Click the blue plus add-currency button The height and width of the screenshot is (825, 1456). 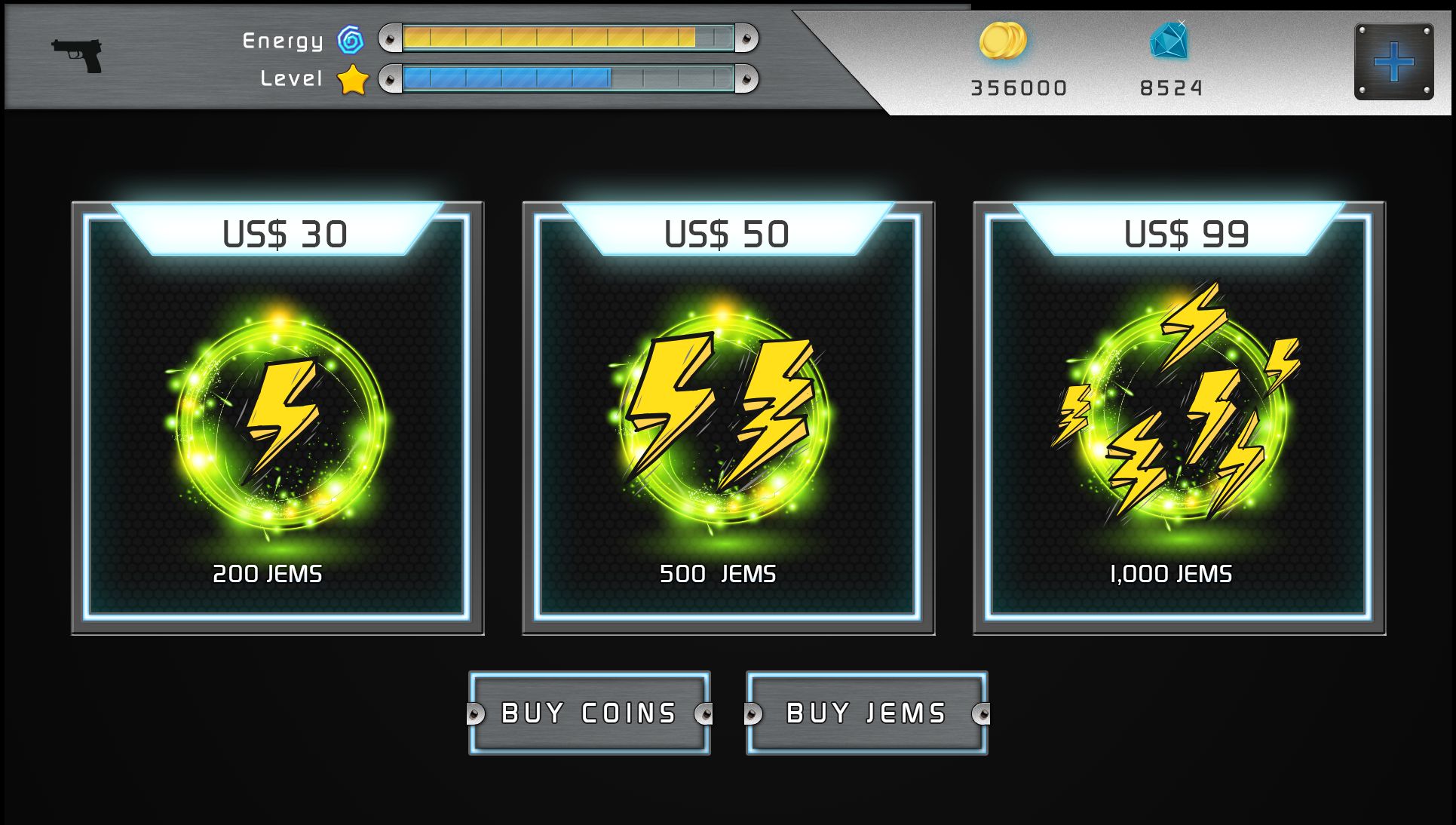click(1393, 62)
